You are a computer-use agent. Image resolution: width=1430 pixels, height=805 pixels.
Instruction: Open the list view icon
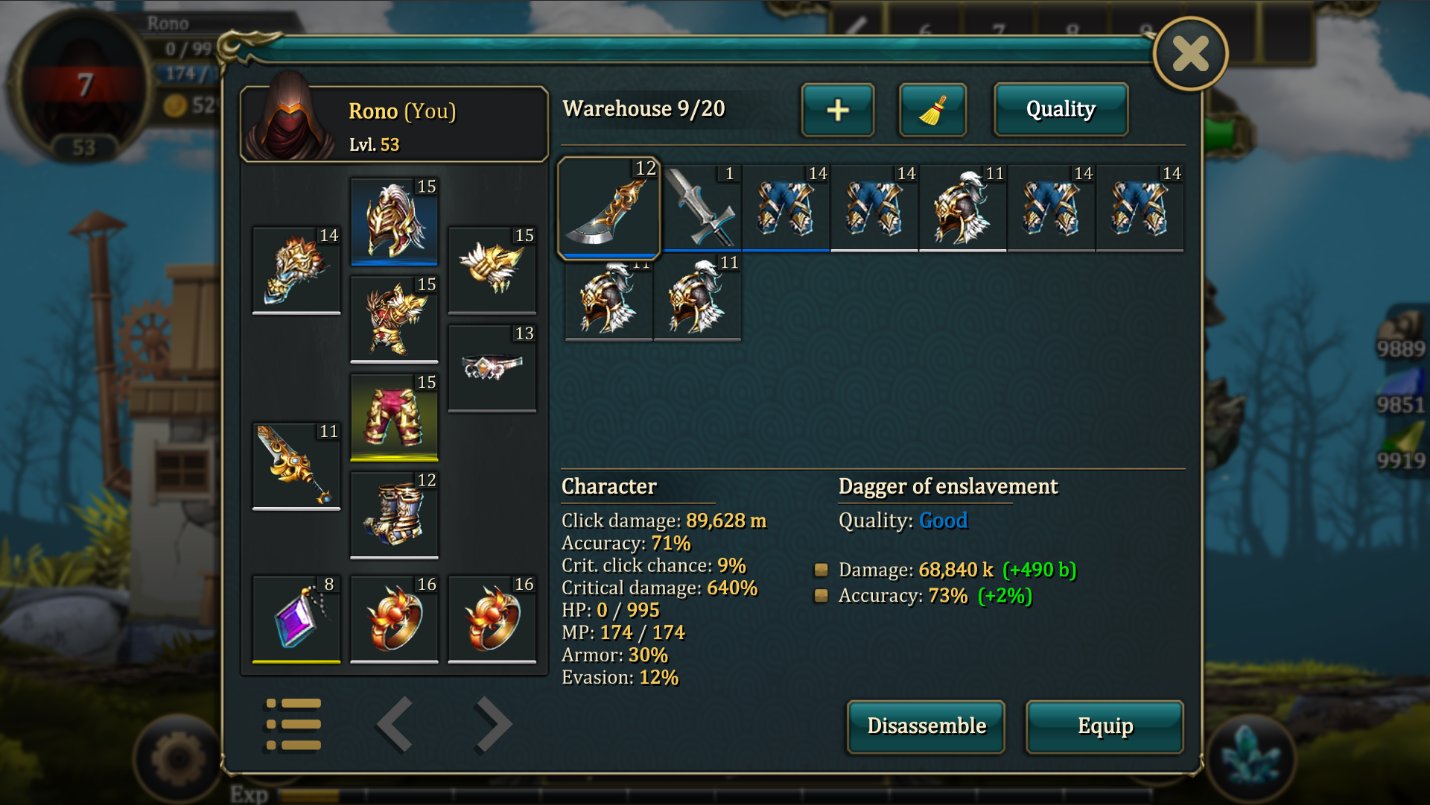pos(293,724)
